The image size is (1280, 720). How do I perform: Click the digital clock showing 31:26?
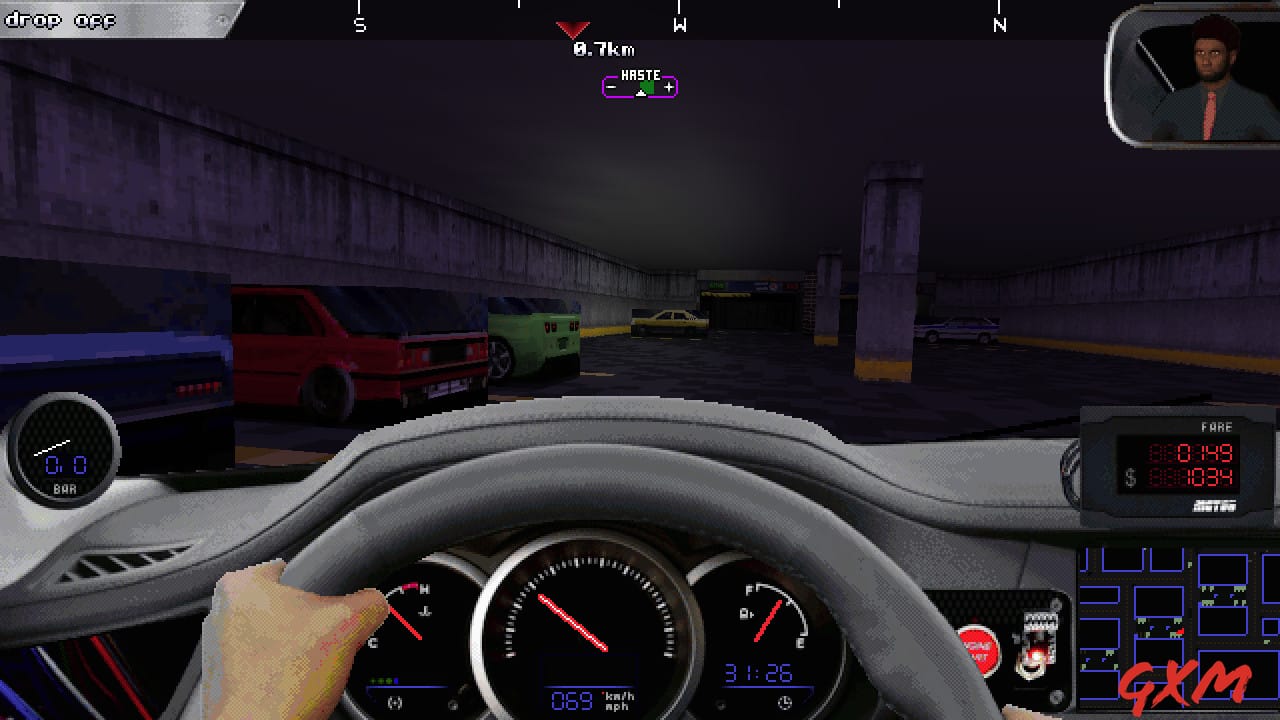(x=756, y=673)
